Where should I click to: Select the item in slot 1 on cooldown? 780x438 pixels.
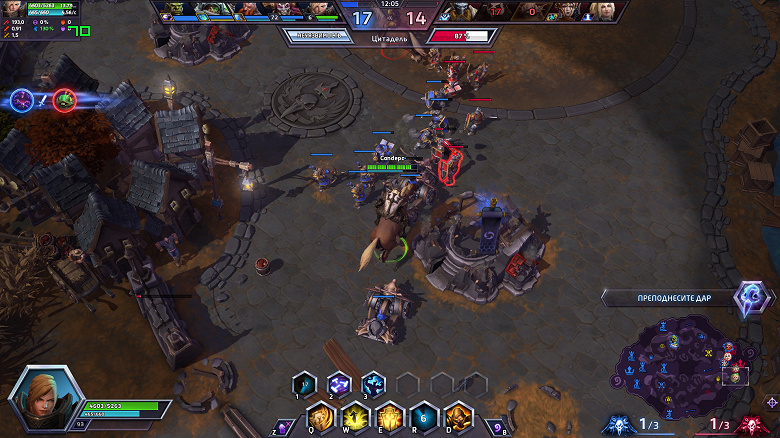pos(304,383)
